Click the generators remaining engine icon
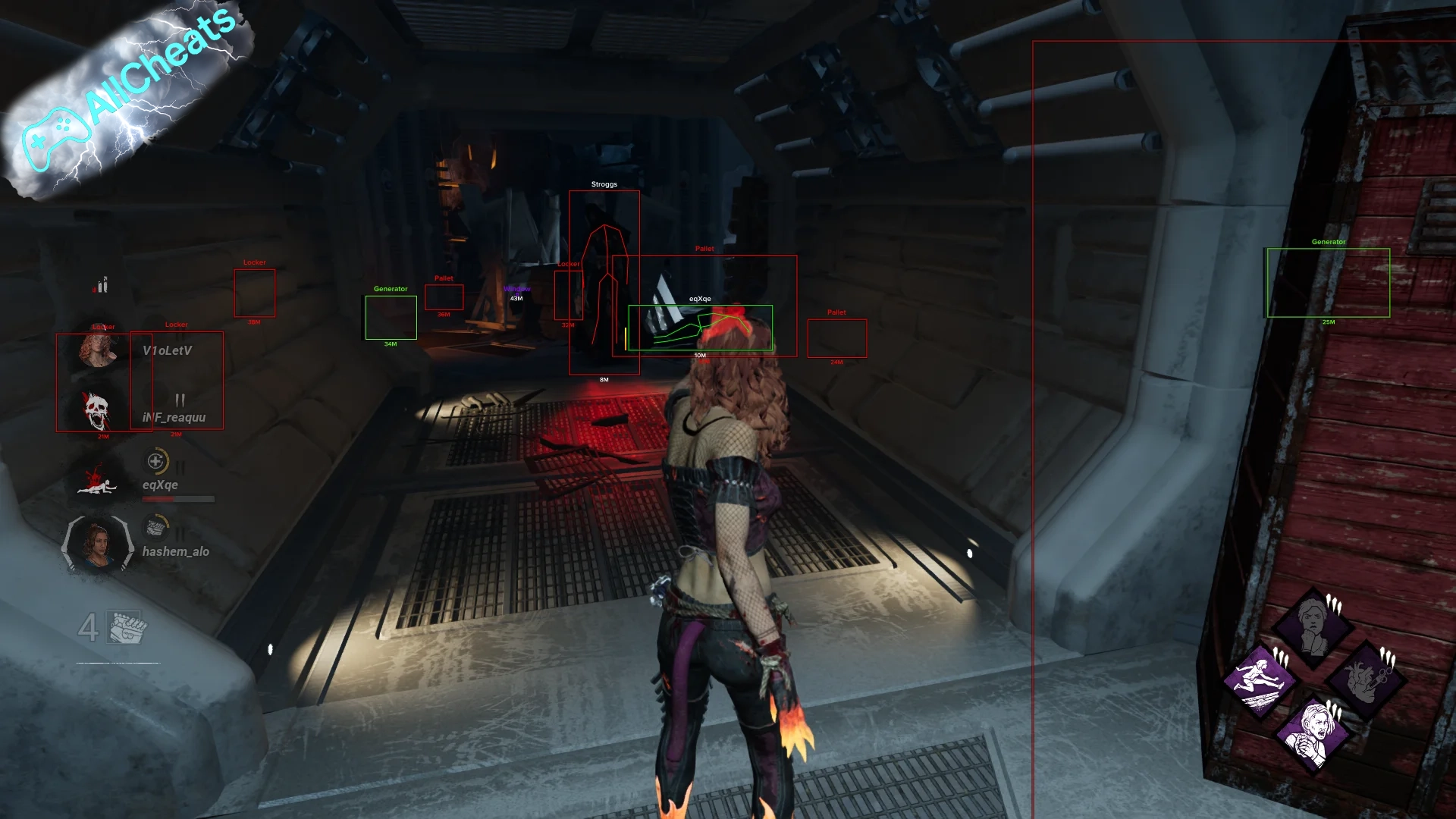 click(x=126, y=627)
